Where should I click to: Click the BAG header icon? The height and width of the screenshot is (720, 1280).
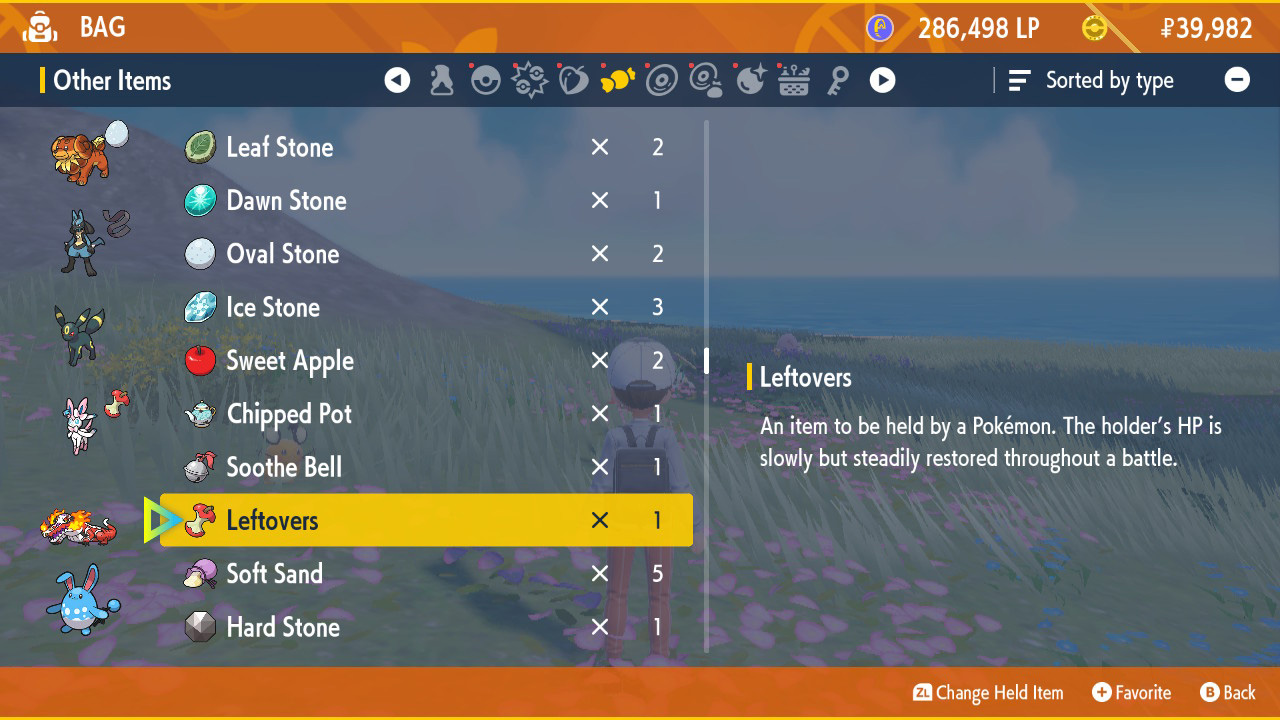pyautogui.click(x=40, y=27)
